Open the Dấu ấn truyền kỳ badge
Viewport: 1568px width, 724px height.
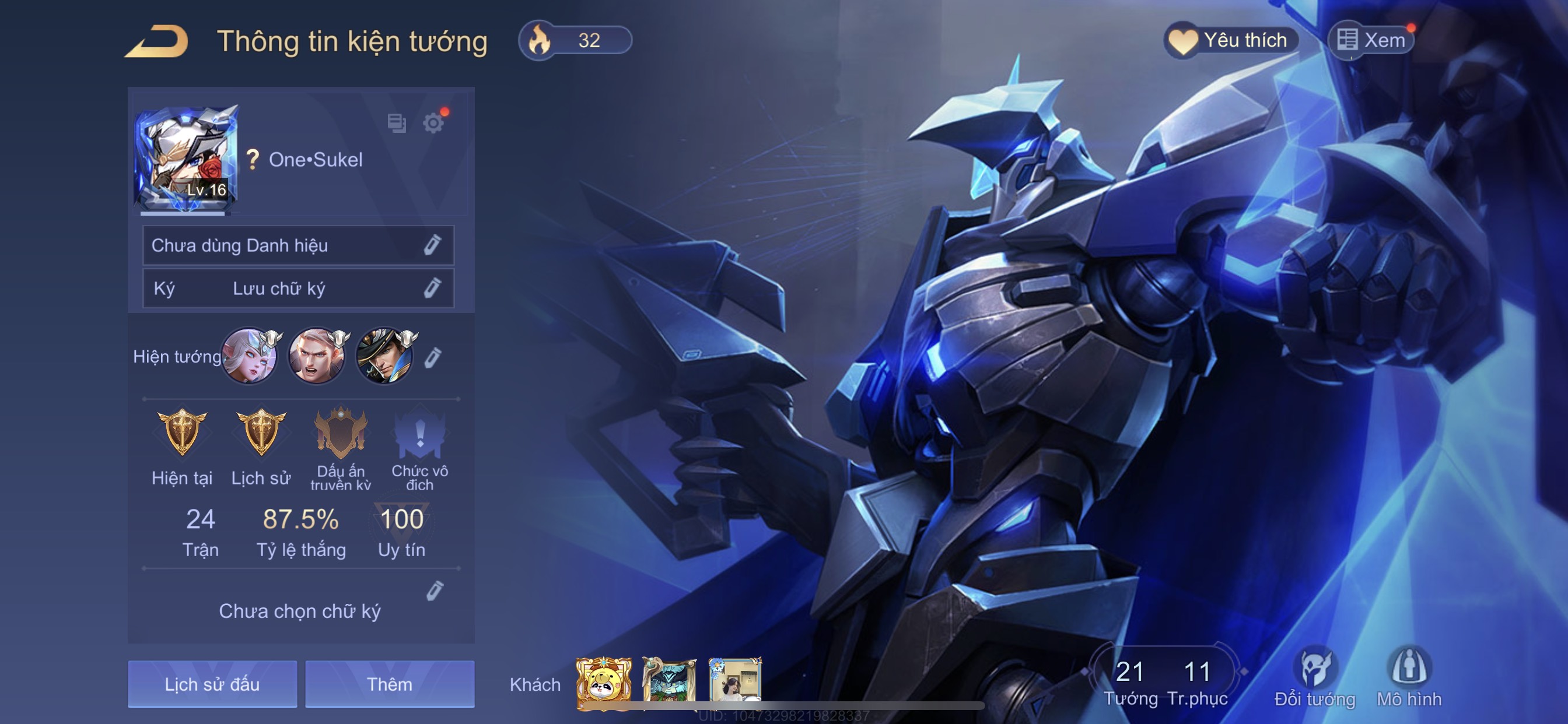[340, 433]
